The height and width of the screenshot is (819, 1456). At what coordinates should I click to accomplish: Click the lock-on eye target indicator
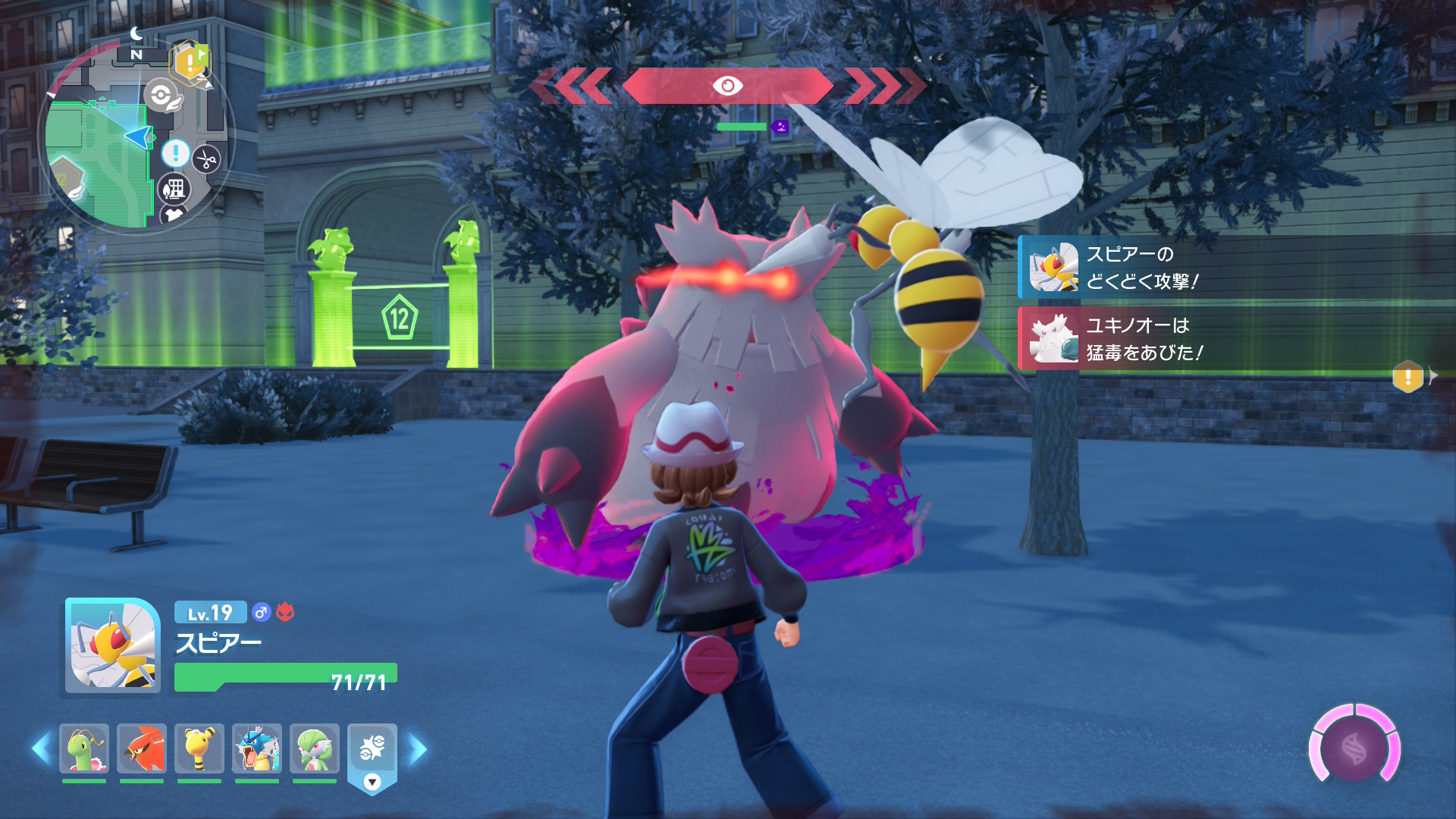tap(727, 86)
